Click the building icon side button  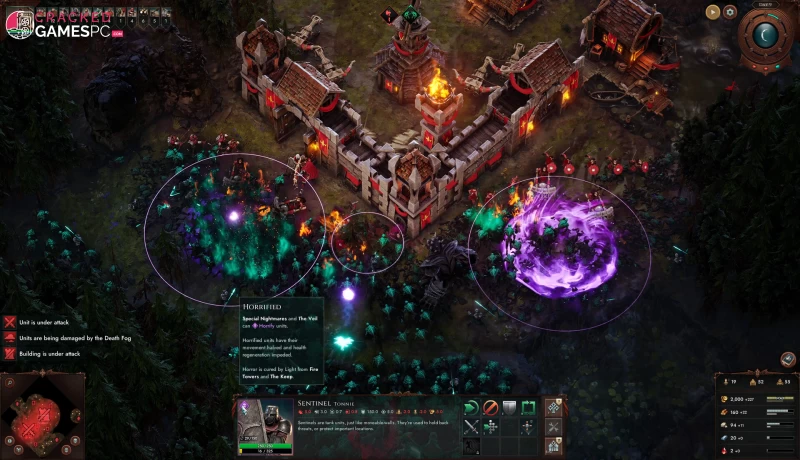click(555, 445)
